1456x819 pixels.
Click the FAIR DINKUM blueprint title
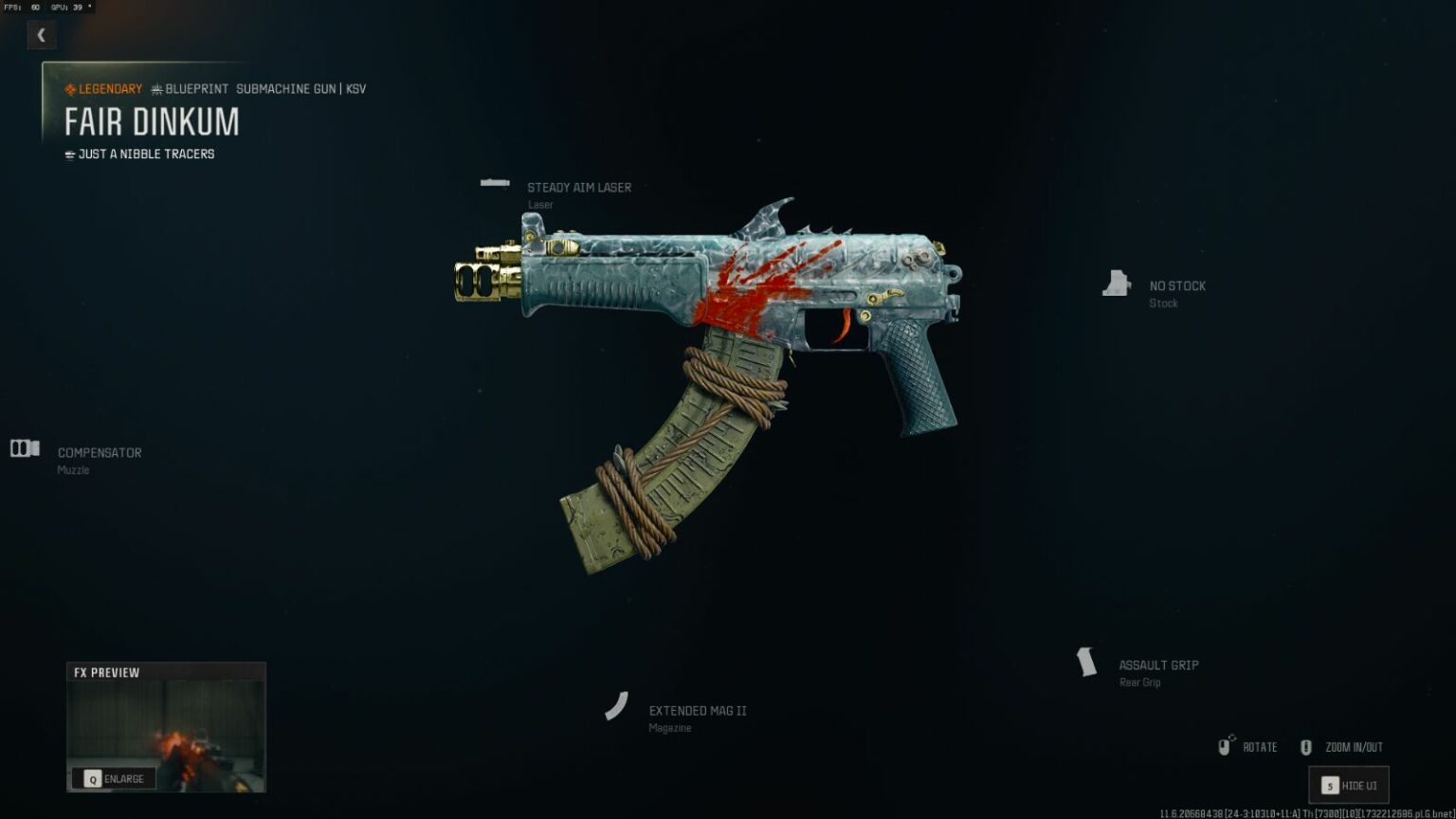pyautogui.click(x=152, y=121)
